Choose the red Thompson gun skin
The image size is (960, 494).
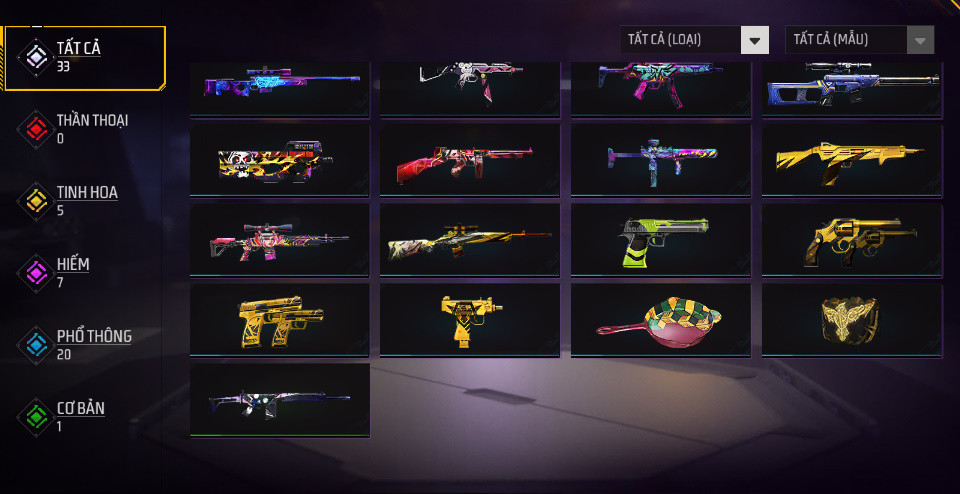(x=469, y=158)
